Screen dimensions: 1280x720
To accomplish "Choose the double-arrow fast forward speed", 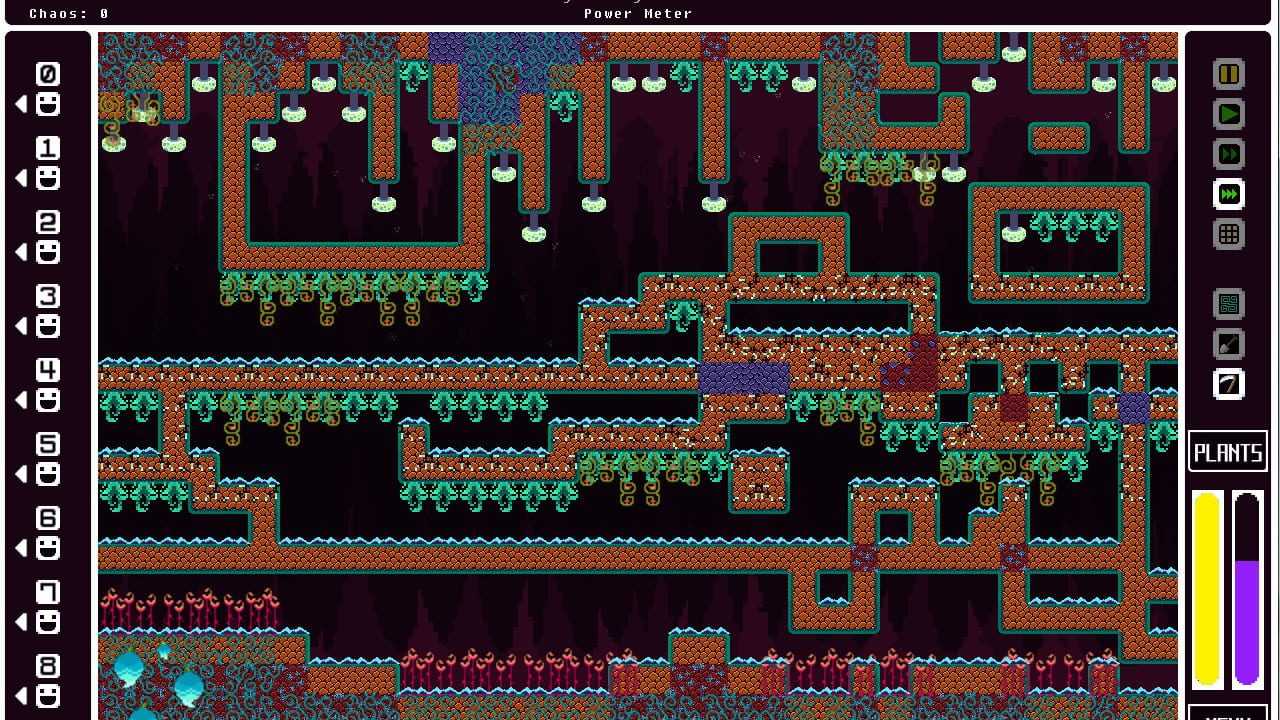I will coord(1229,155).
